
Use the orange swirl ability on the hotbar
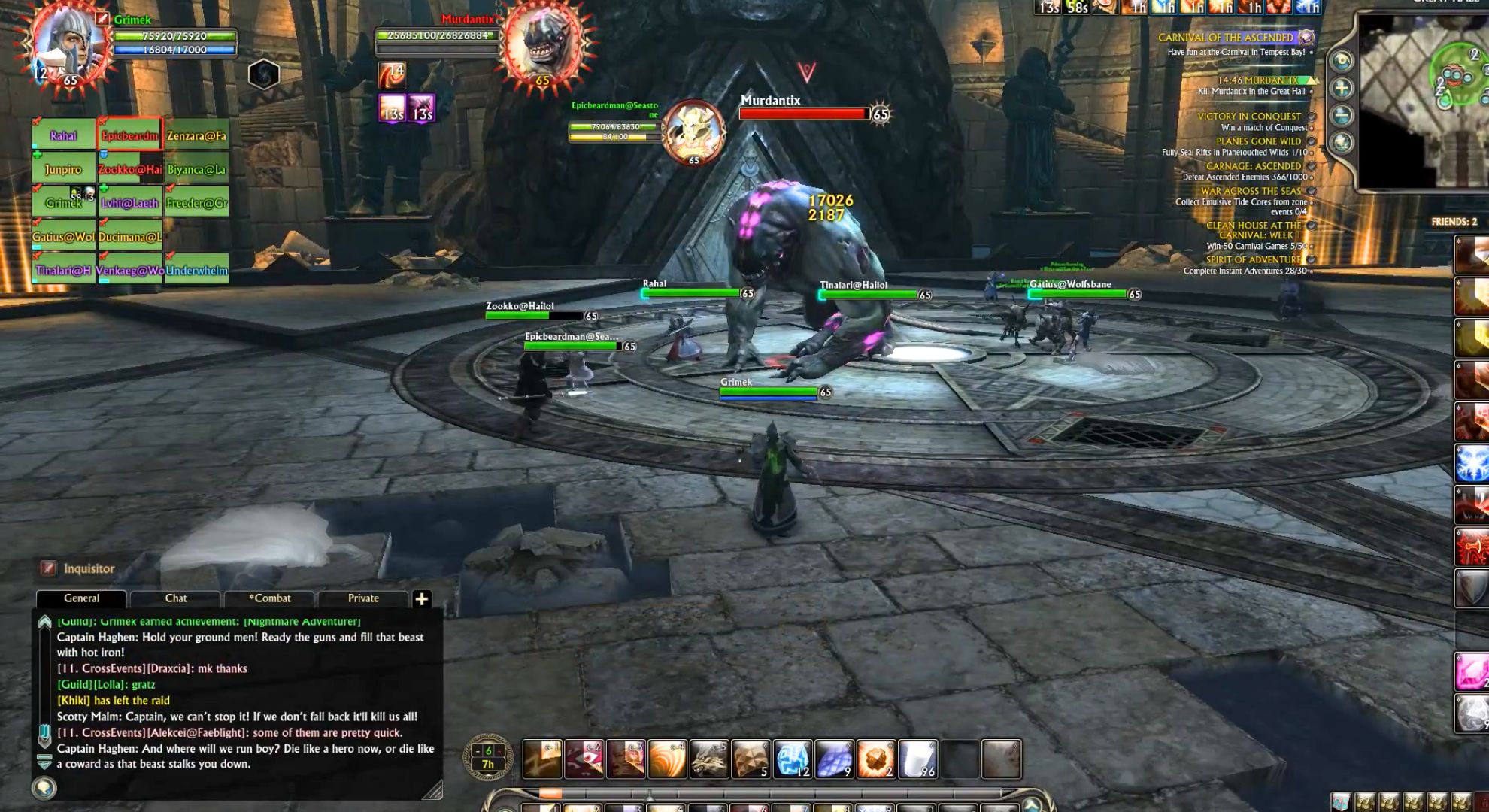click(667, 759)
